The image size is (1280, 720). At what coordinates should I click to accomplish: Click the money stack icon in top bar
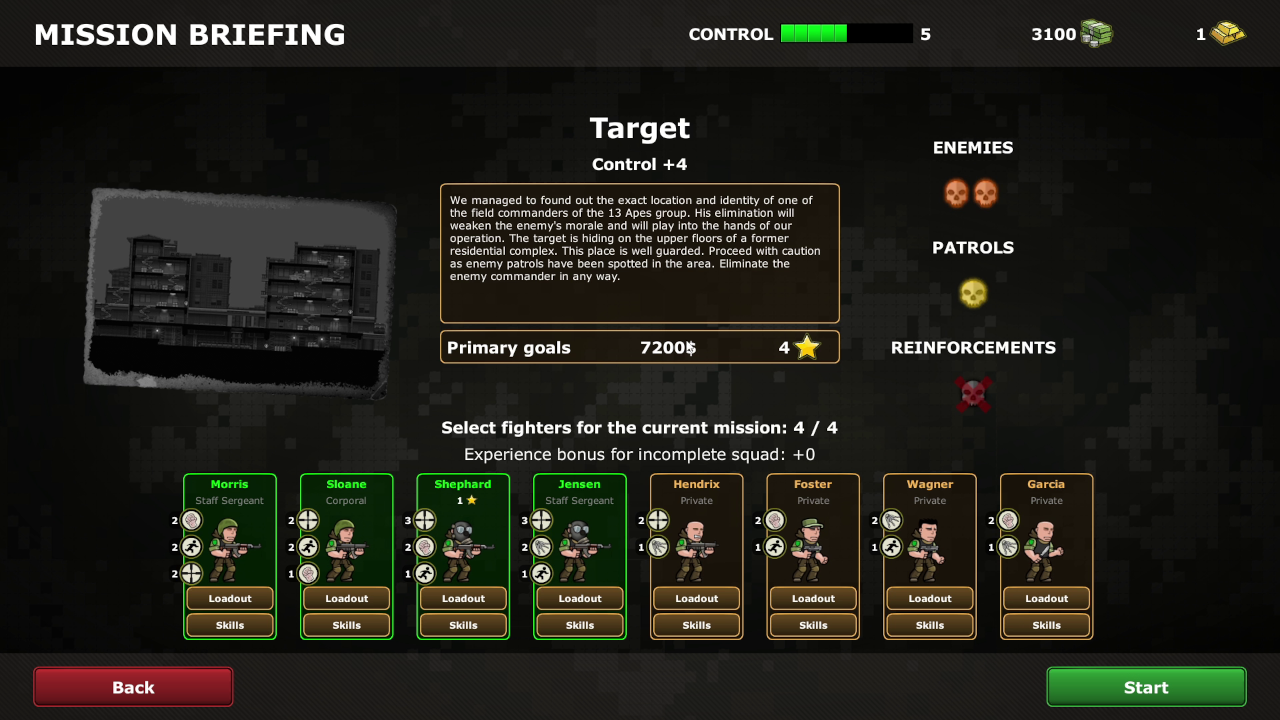(1096, 33)
